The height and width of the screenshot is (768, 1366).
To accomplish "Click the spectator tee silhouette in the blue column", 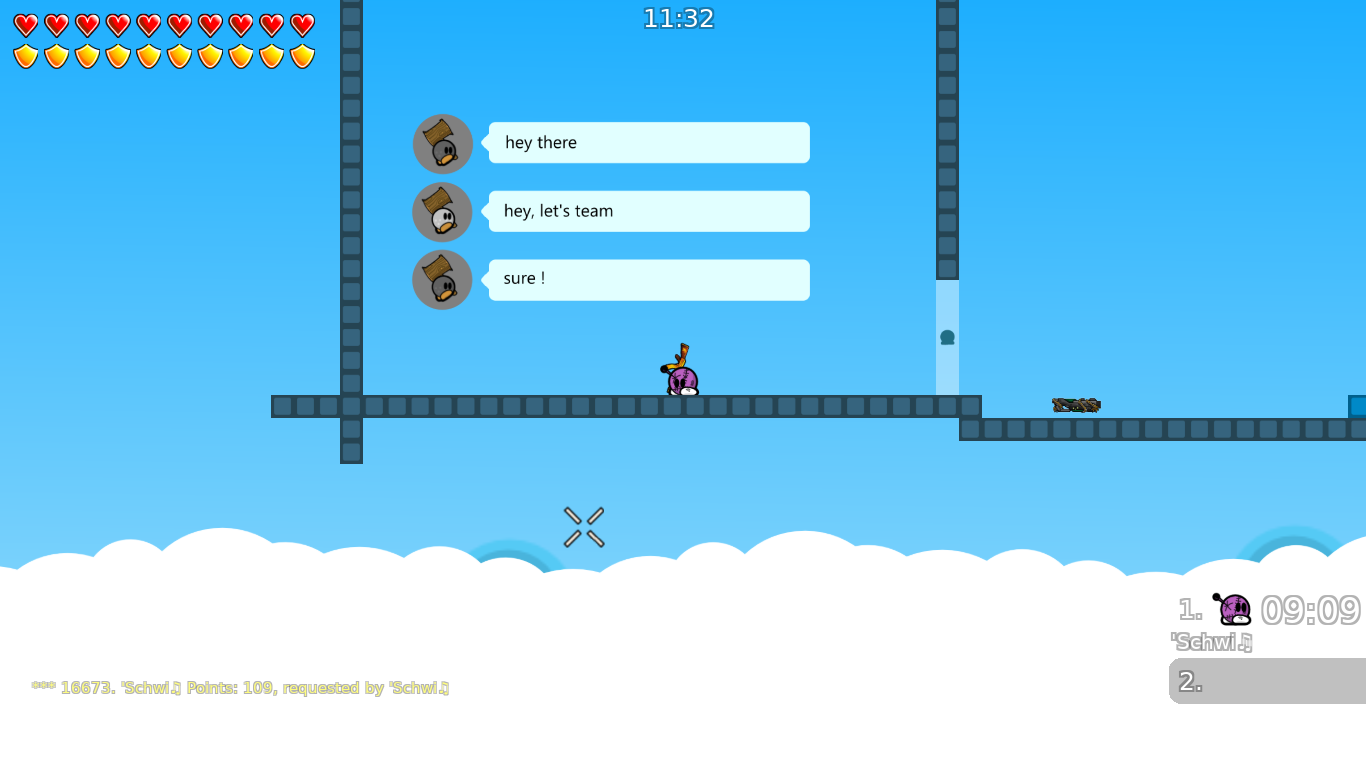I will coord(946,338).
